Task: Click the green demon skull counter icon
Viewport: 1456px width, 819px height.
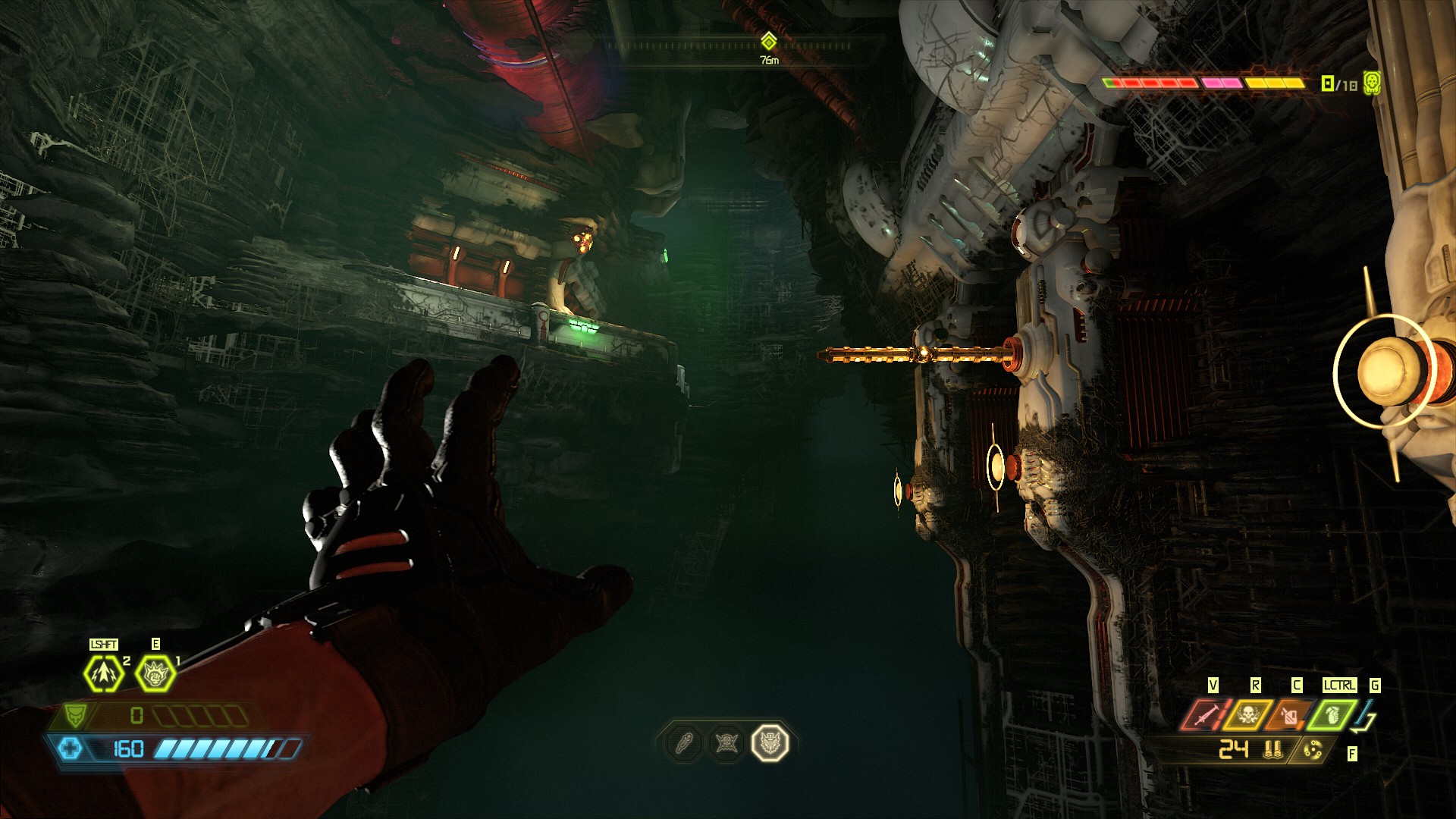Action: 1371,83
